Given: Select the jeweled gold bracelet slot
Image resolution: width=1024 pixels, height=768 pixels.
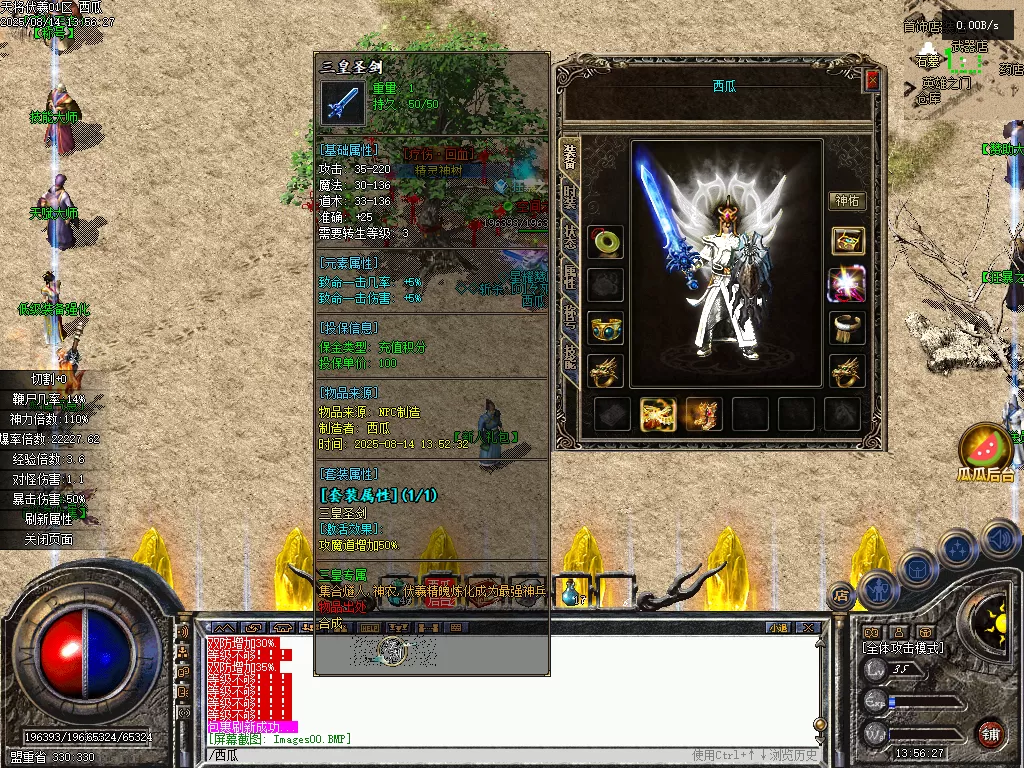Looking at the screenshot, I should pos(606,328).
